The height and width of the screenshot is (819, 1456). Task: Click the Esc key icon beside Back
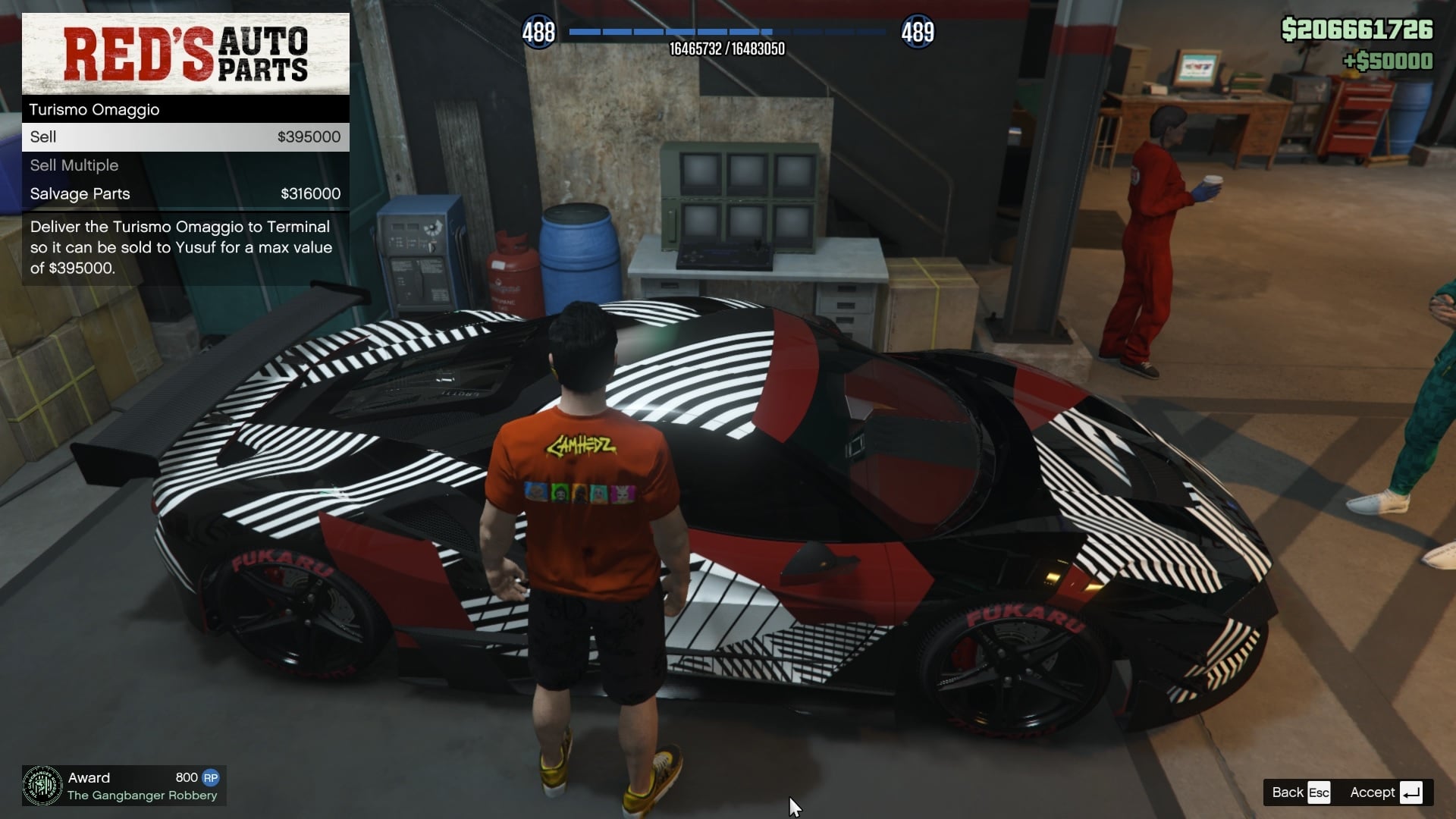(x=1319, y=792)
